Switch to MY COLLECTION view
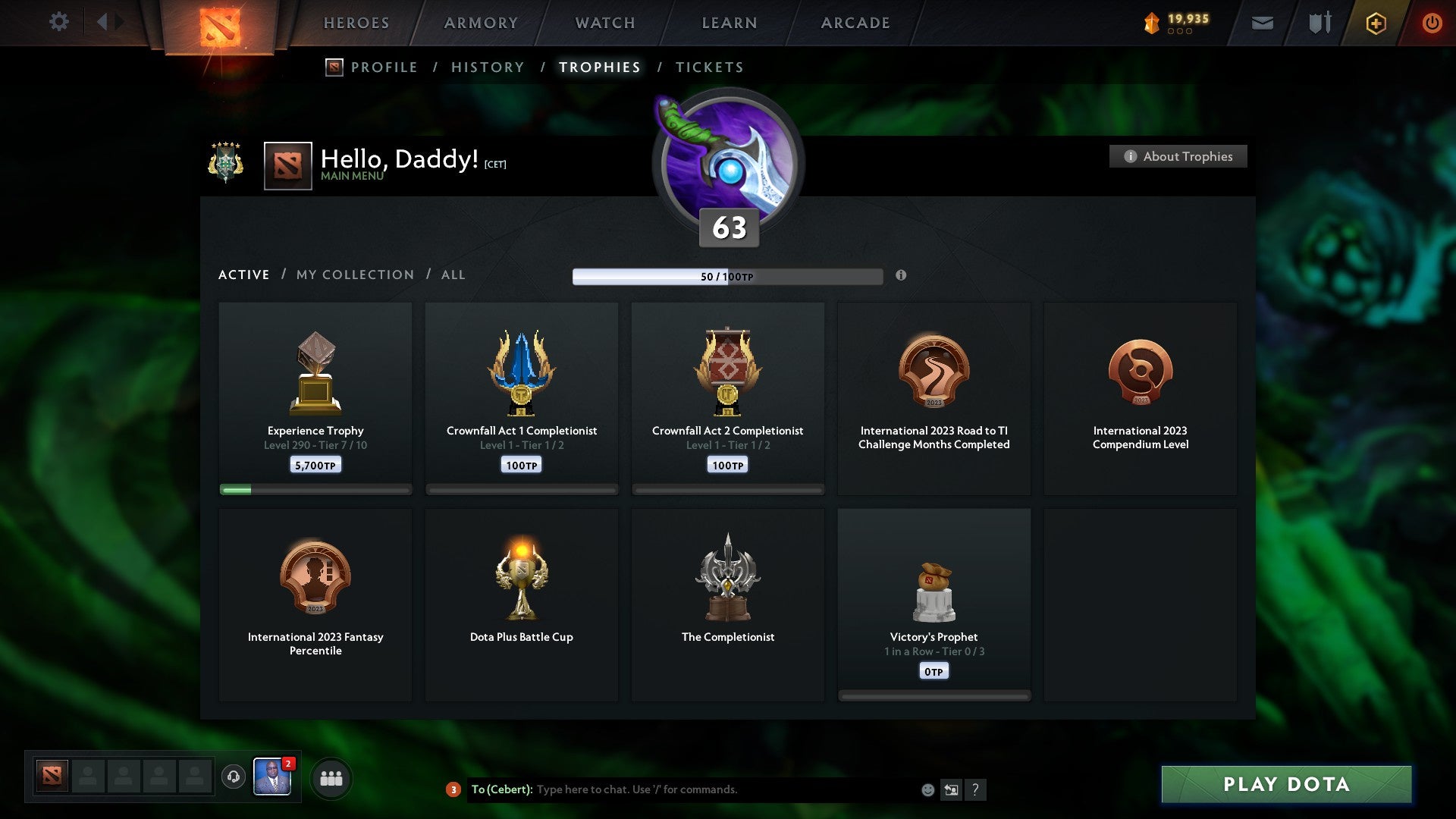 point(354,275)
